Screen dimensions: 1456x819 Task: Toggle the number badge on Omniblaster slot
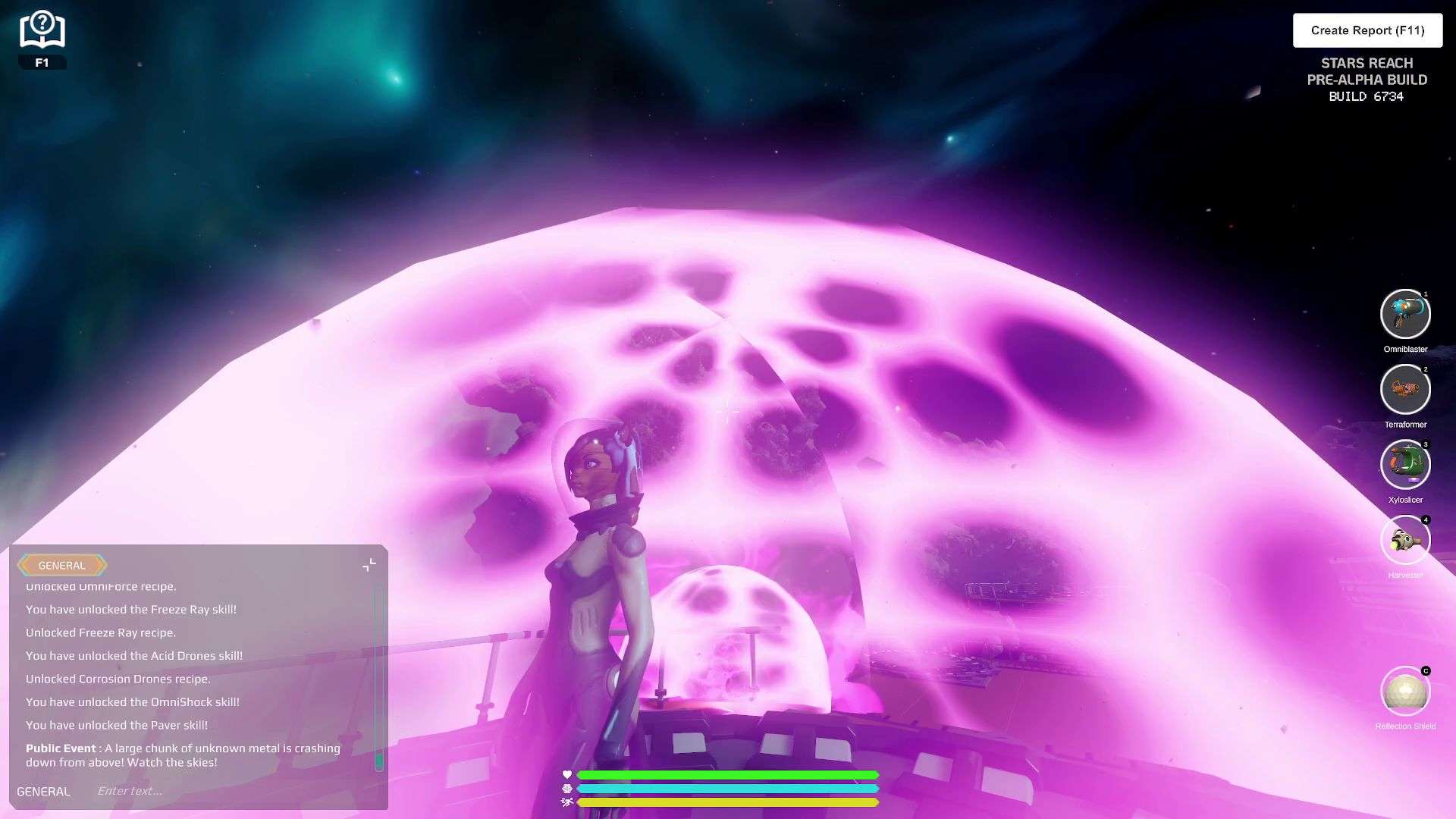click(1425, 293)
